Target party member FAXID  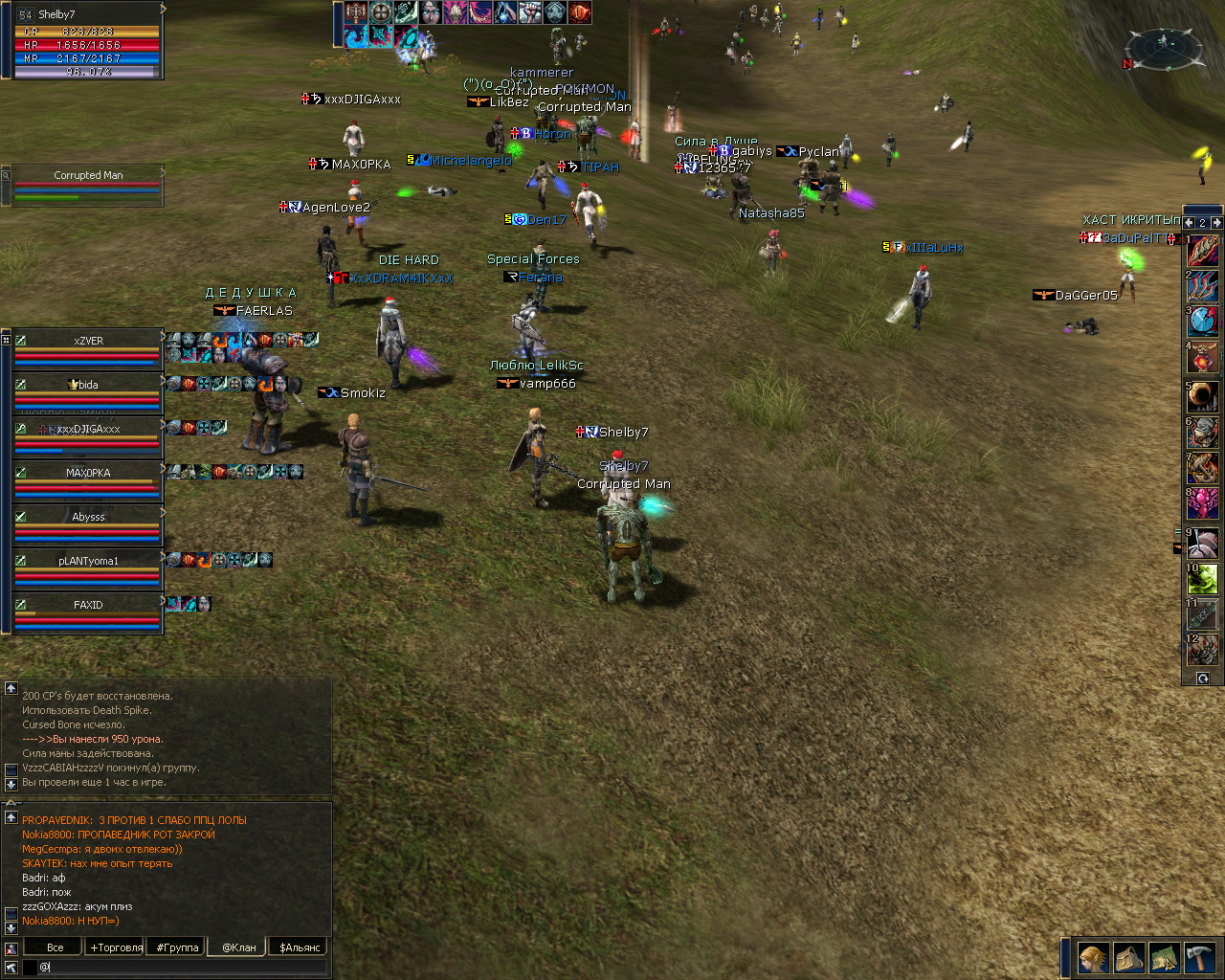click(88, 605)
